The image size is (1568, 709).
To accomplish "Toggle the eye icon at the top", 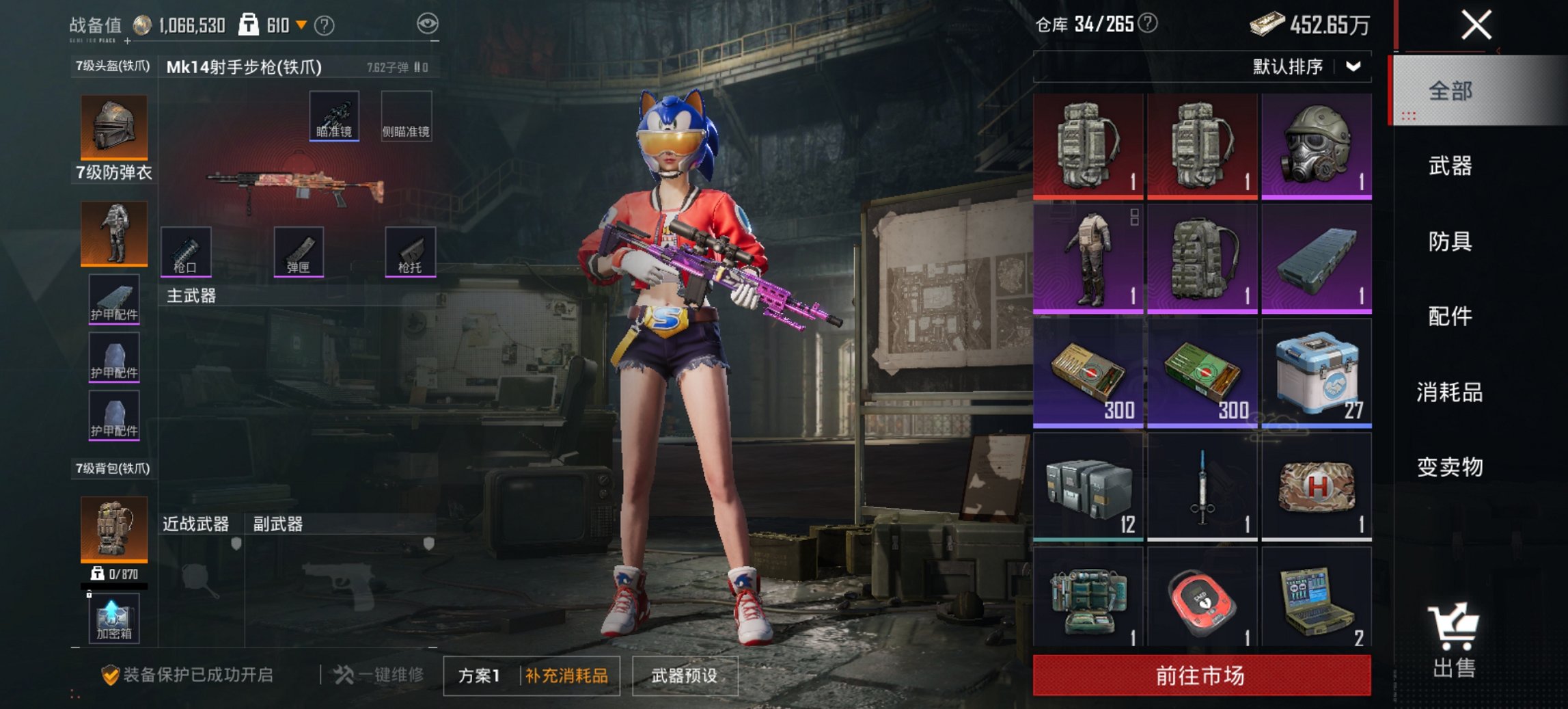I will pyautogui.click(x=427, y=23).
